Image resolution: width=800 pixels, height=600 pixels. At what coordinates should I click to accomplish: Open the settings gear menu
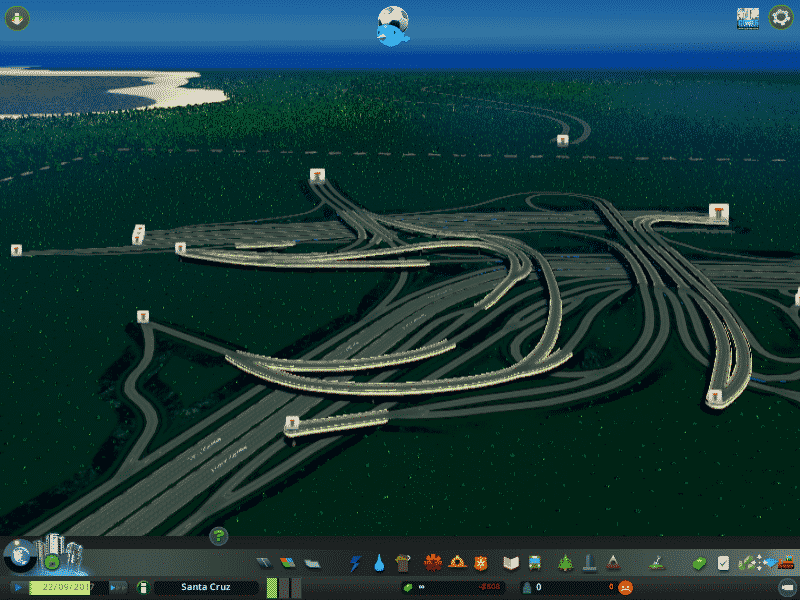coord(780,18)
